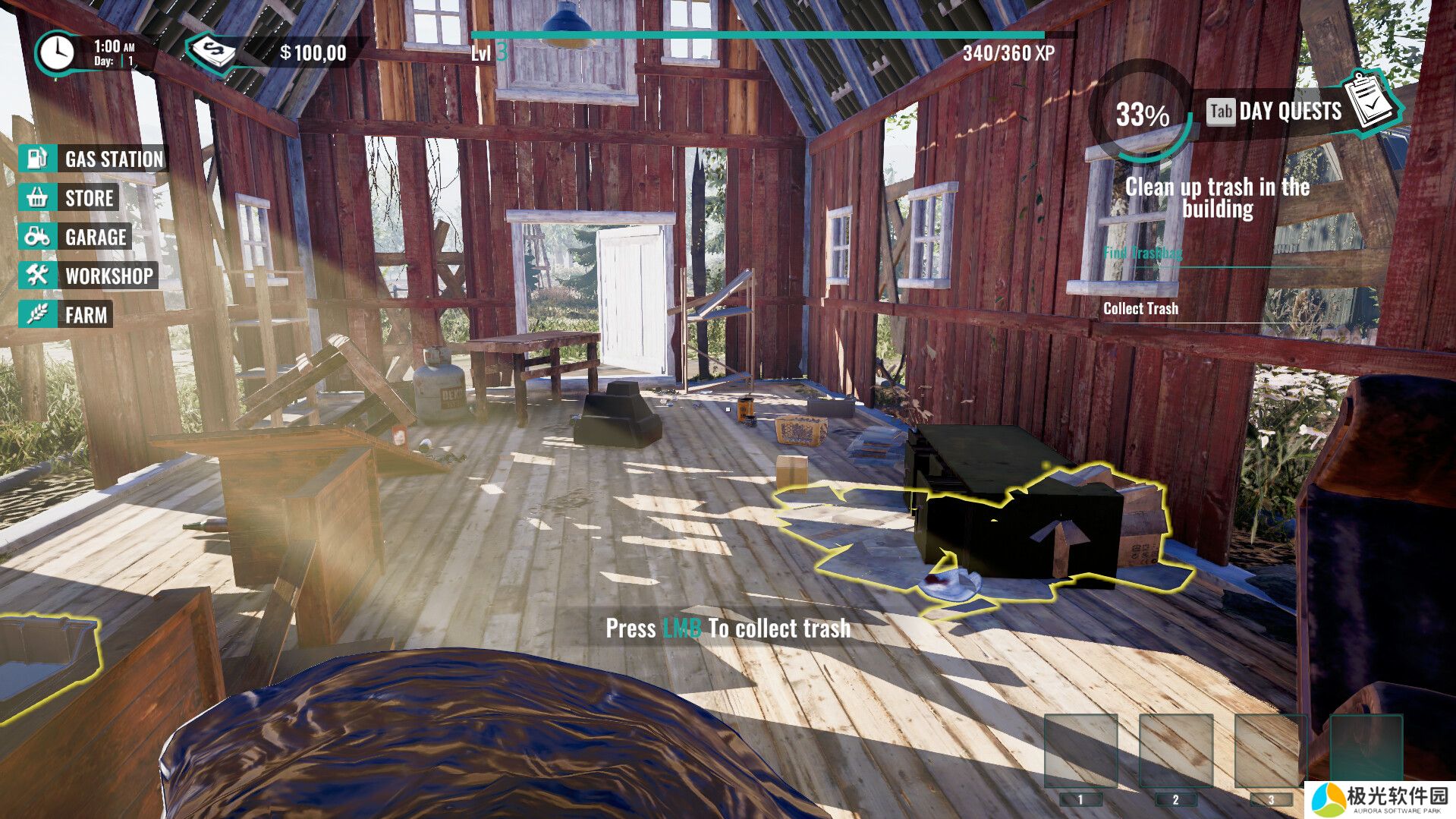Choose the Garage menu entry
Viewport: 1456px width, 819px height.
tap(76, 237)
